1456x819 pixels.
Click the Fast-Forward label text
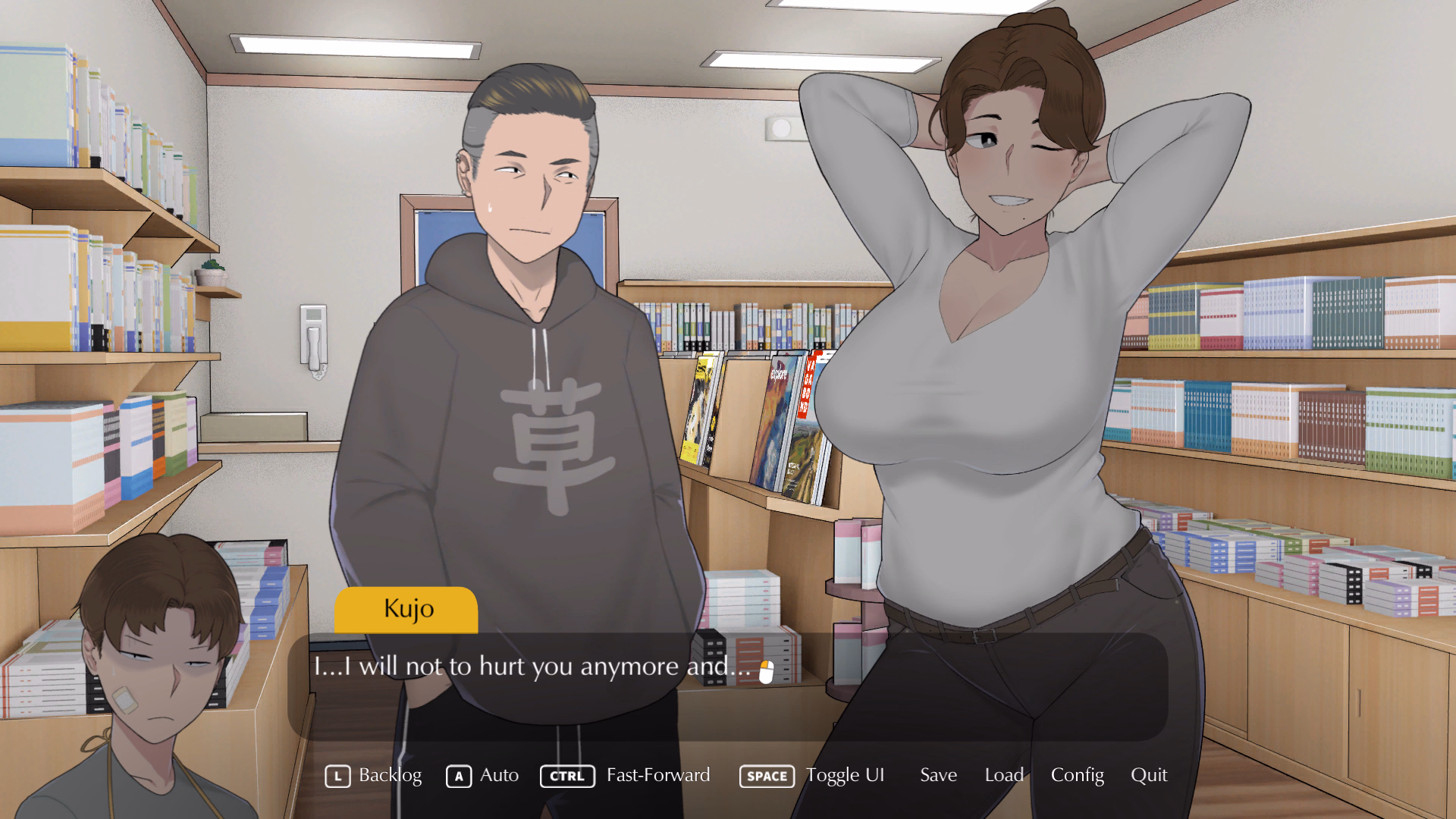[657, 775]
